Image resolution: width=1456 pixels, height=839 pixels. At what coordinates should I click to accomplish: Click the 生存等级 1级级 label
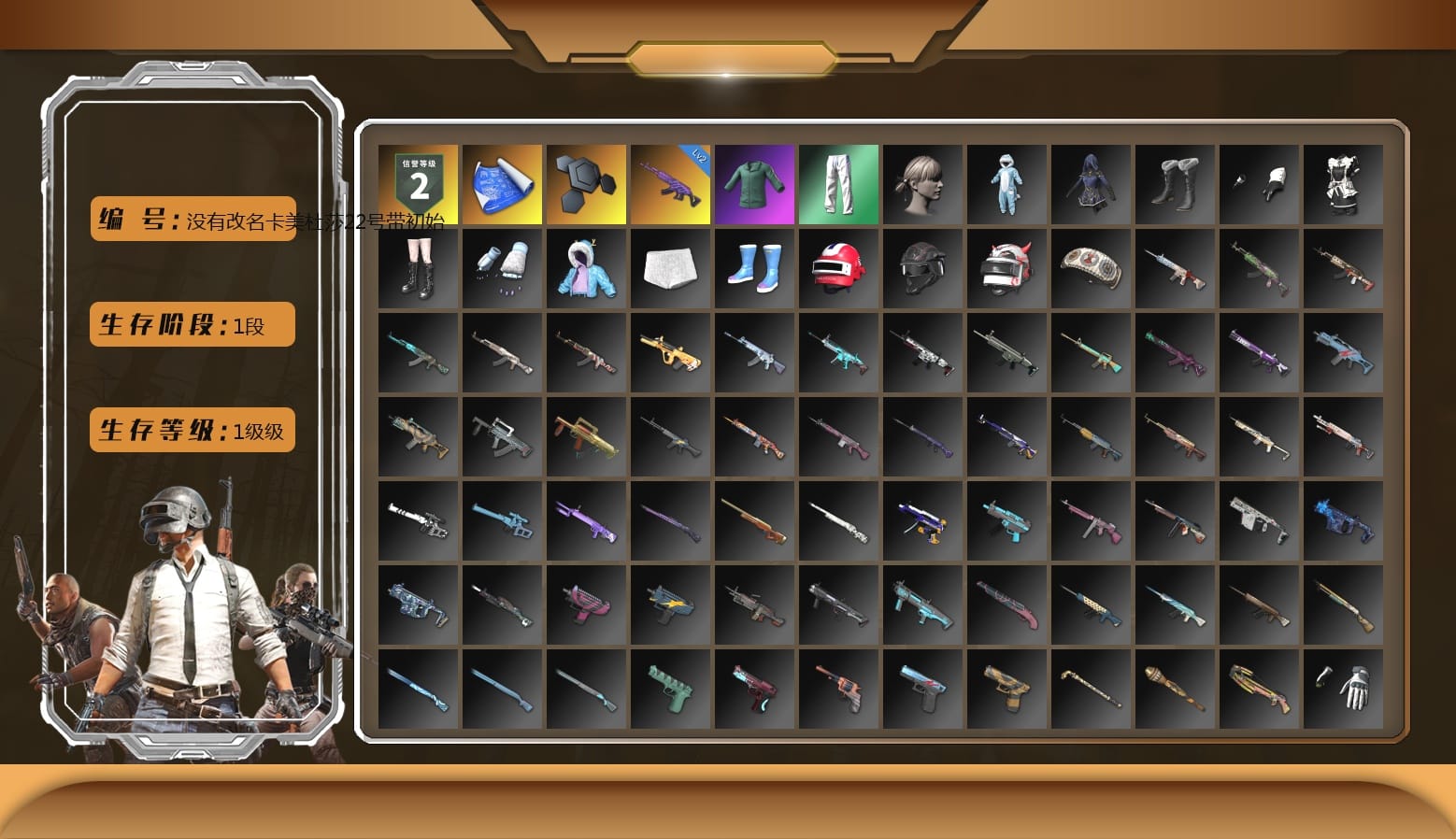tap(191, 430)
